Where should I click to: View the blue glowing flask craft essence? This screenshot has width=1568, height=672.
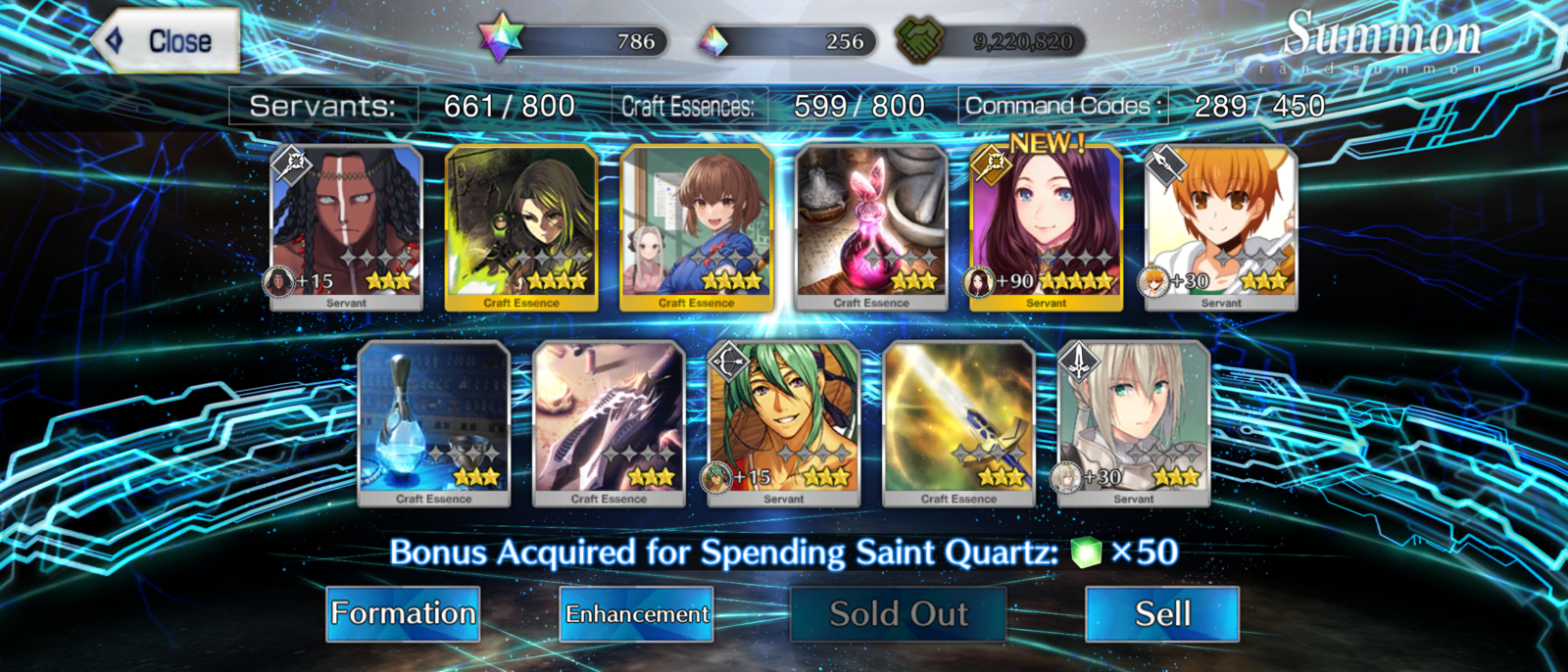[x=434, y=423]
